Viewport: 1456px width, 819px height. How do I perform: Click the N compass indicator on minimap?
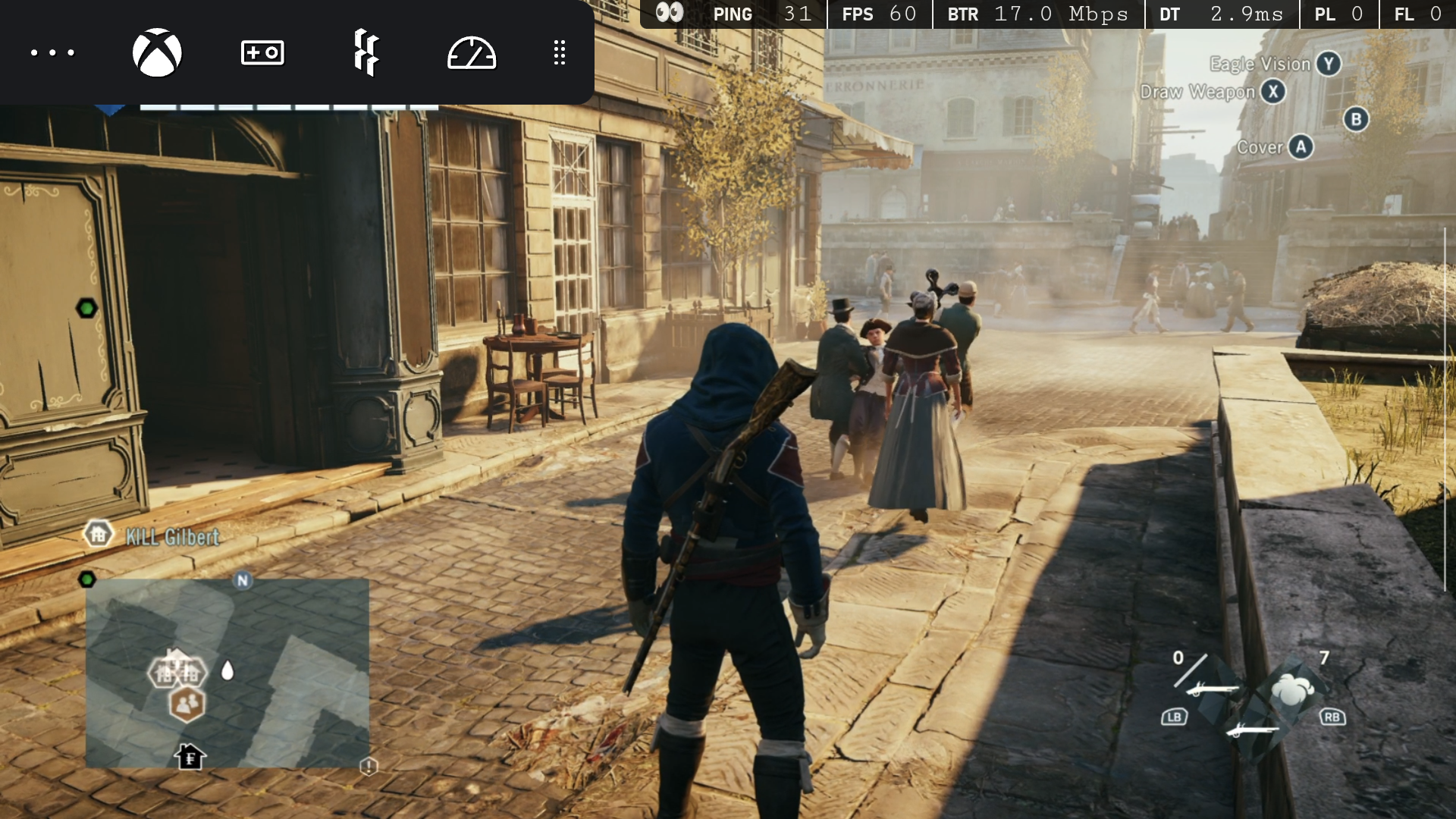[243, 580]
